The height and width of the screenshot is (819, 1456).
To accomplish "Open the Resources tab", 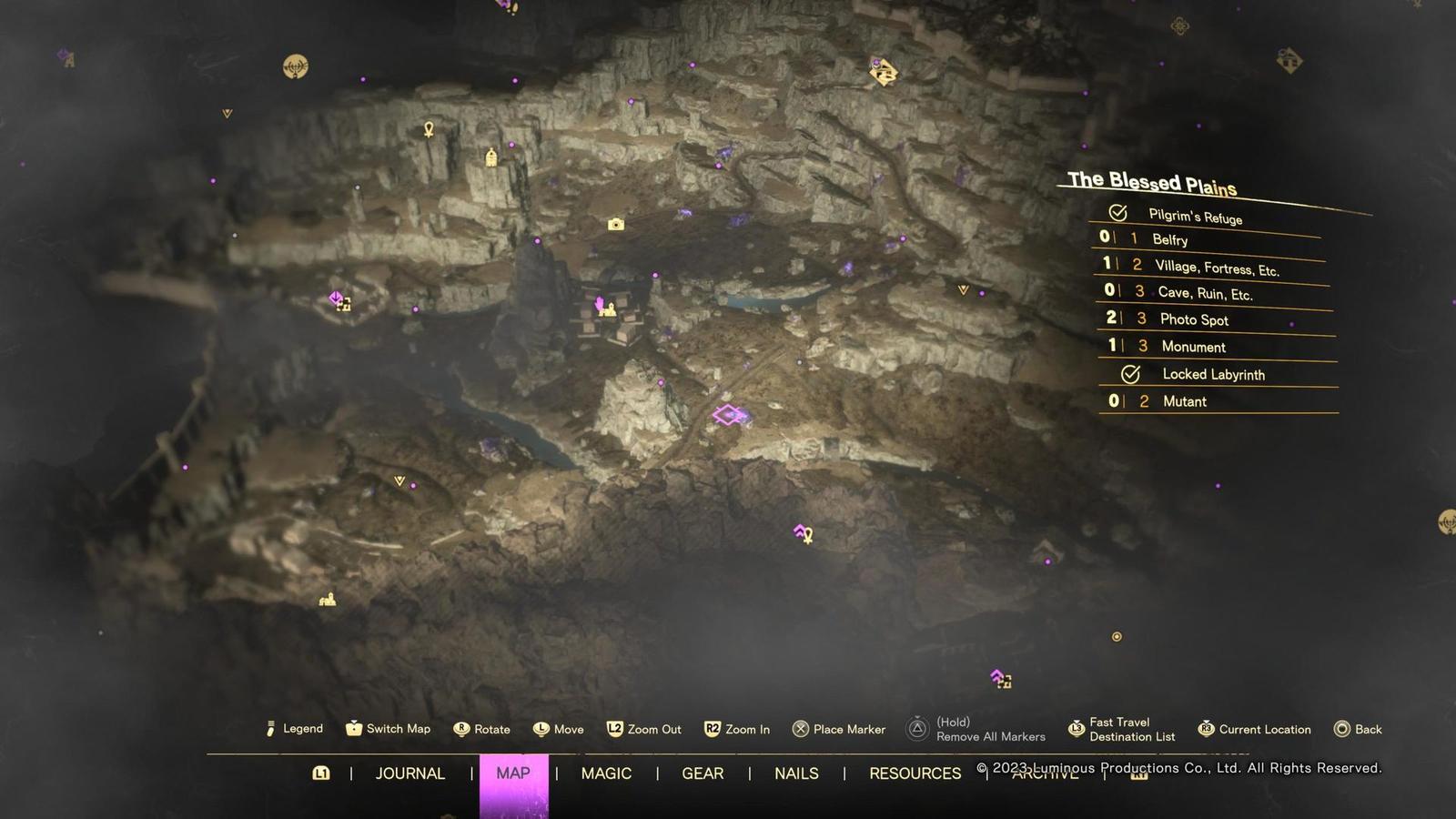I will [915, 773].
